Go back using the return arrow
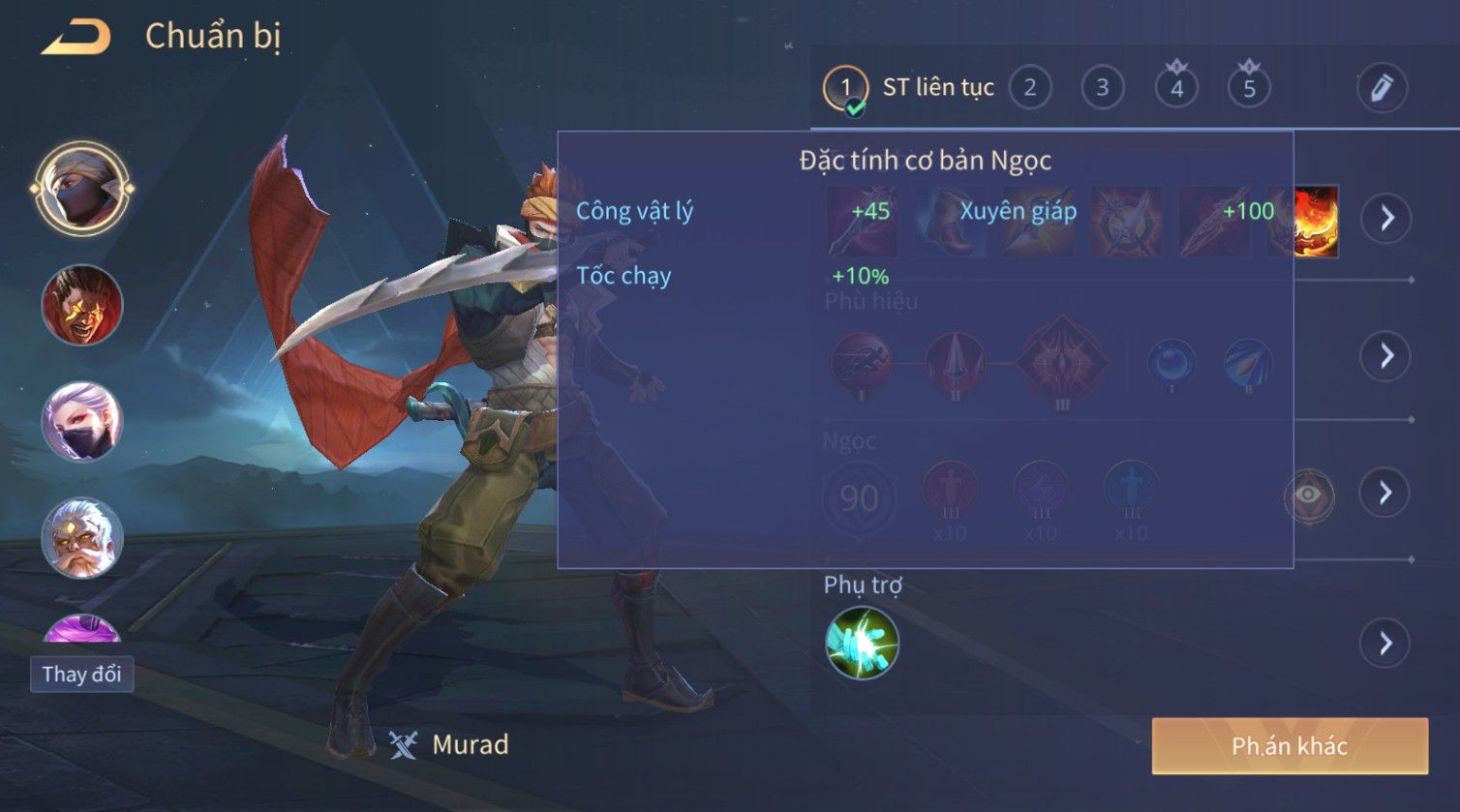Image resolution: width=1460 pixels, height=812 pixels. [x=76, y=38]
